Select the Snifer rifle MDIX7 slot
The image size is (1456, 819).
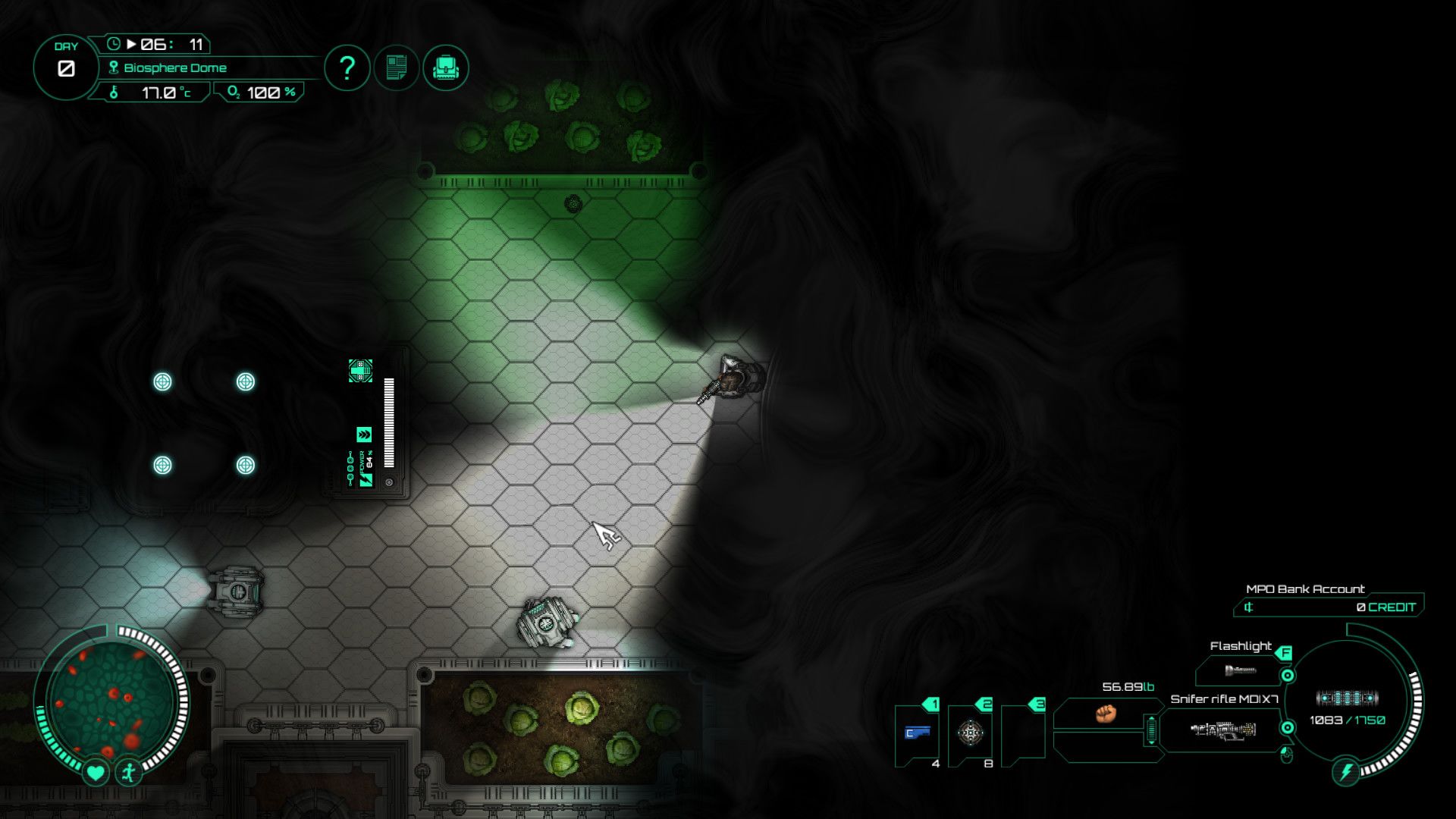(1222, 730)
